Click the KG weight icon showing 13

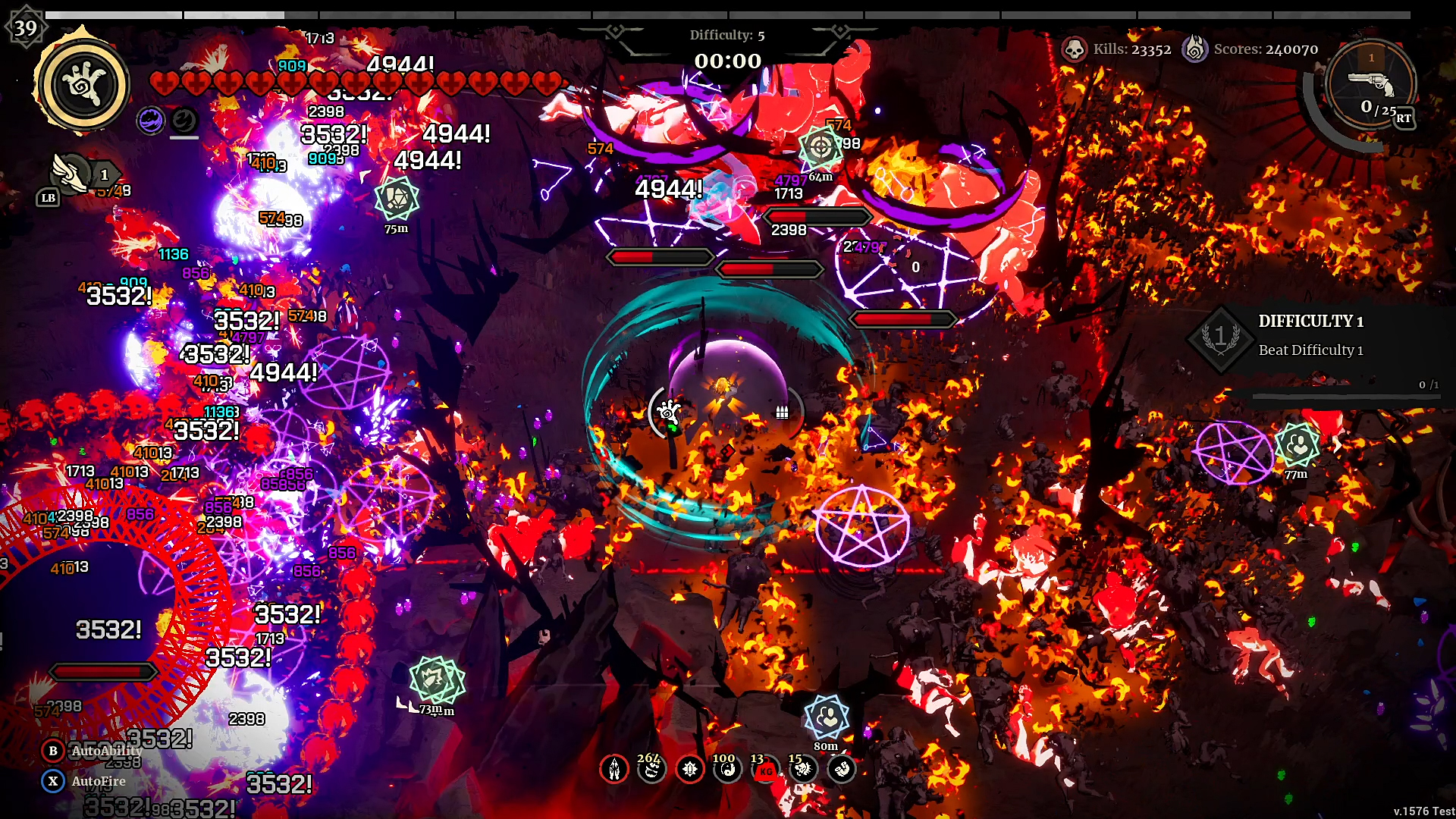[x=764, y=769]
